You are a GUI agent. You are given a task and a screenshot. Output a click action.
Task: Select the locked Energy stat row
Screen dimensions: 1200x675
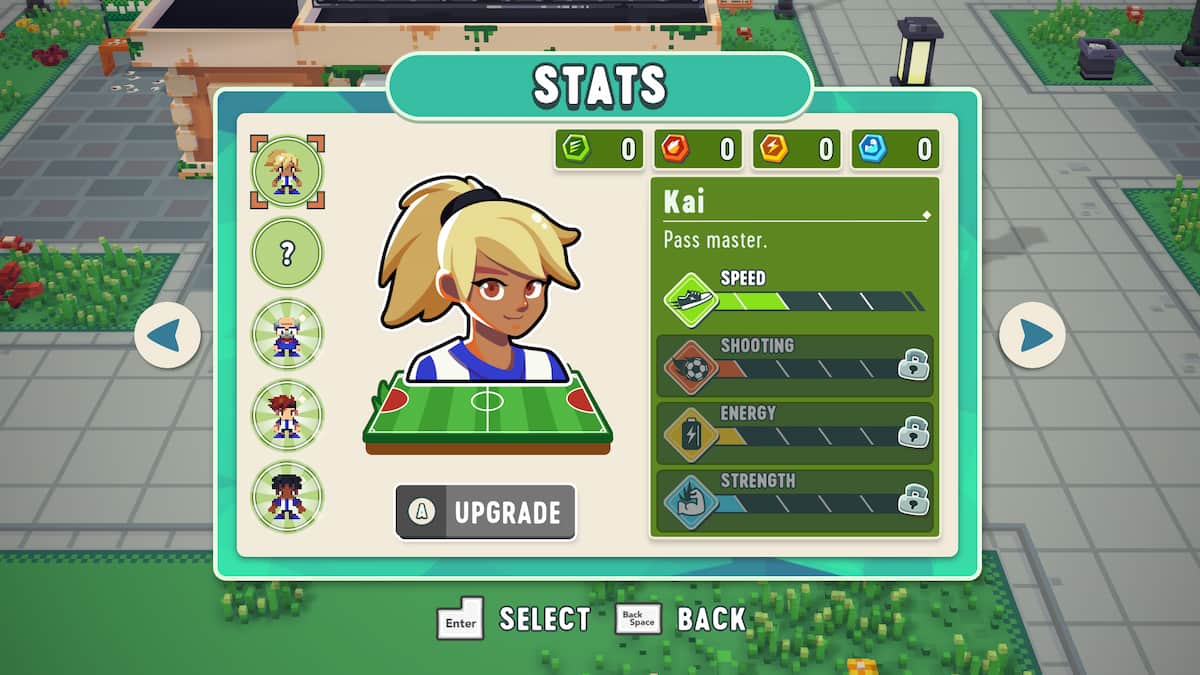click(x=795, y=433)
